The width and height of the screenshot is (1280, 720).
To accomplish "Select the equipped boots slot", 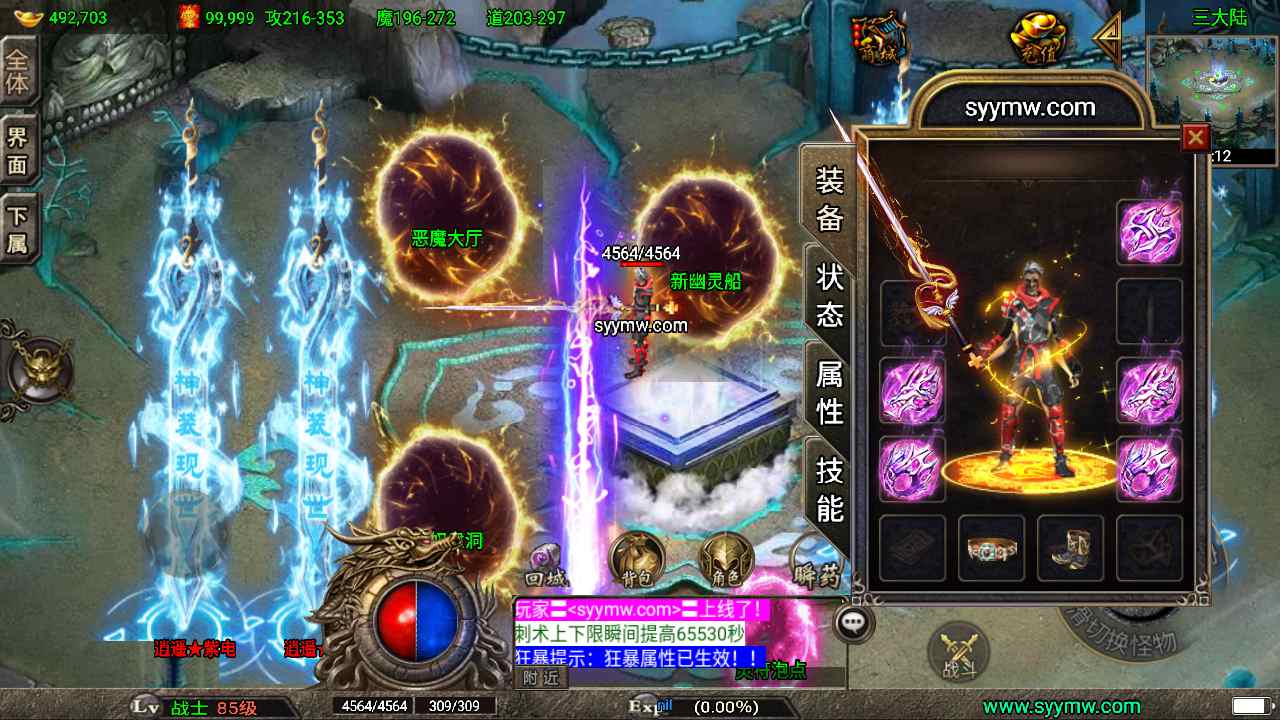I will click(x=1070, y=548).
